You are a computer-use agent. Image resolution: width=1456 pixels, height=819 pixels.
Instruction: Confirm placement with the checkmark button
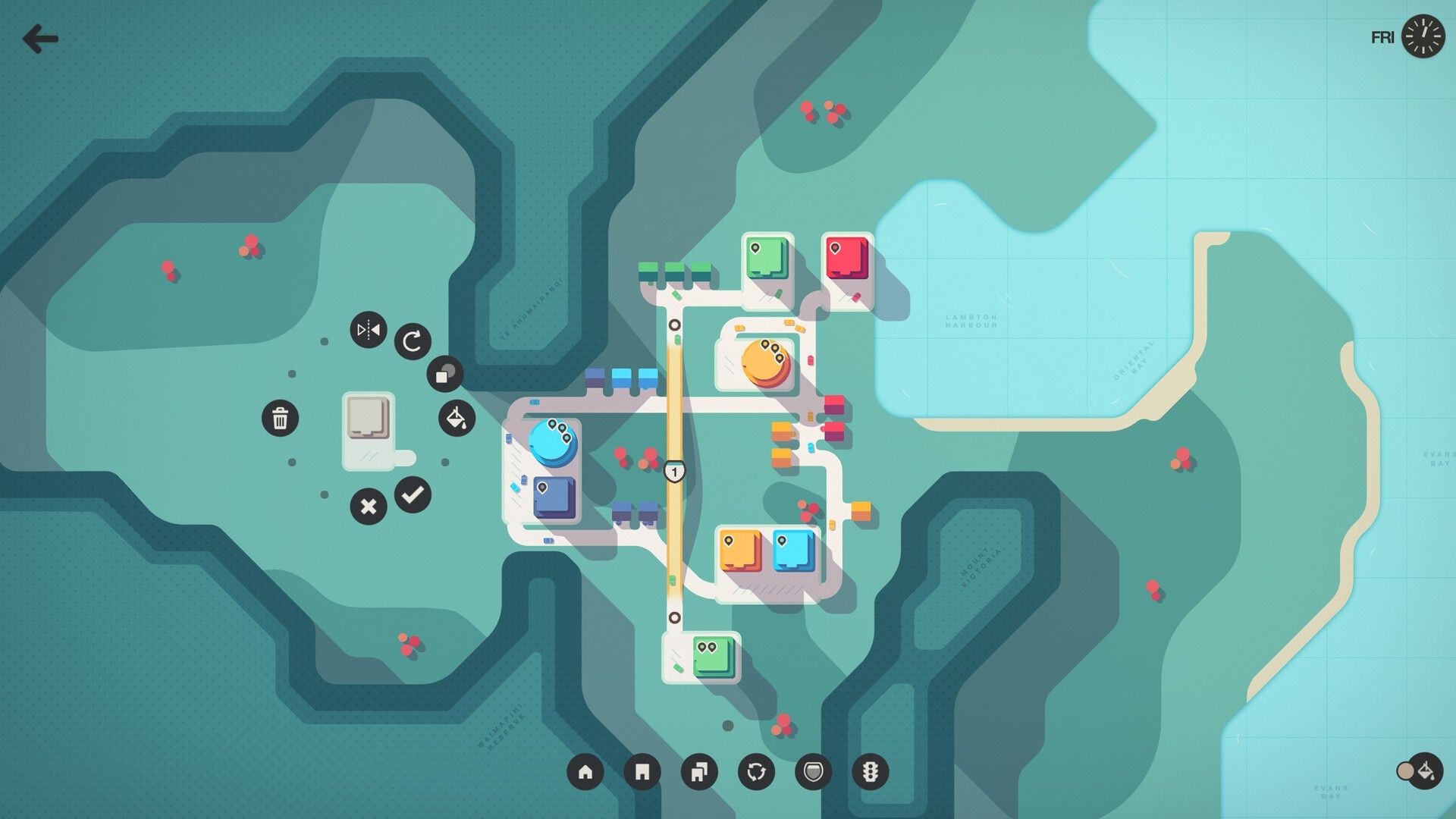pyautogui.click(x=413, y=495)
